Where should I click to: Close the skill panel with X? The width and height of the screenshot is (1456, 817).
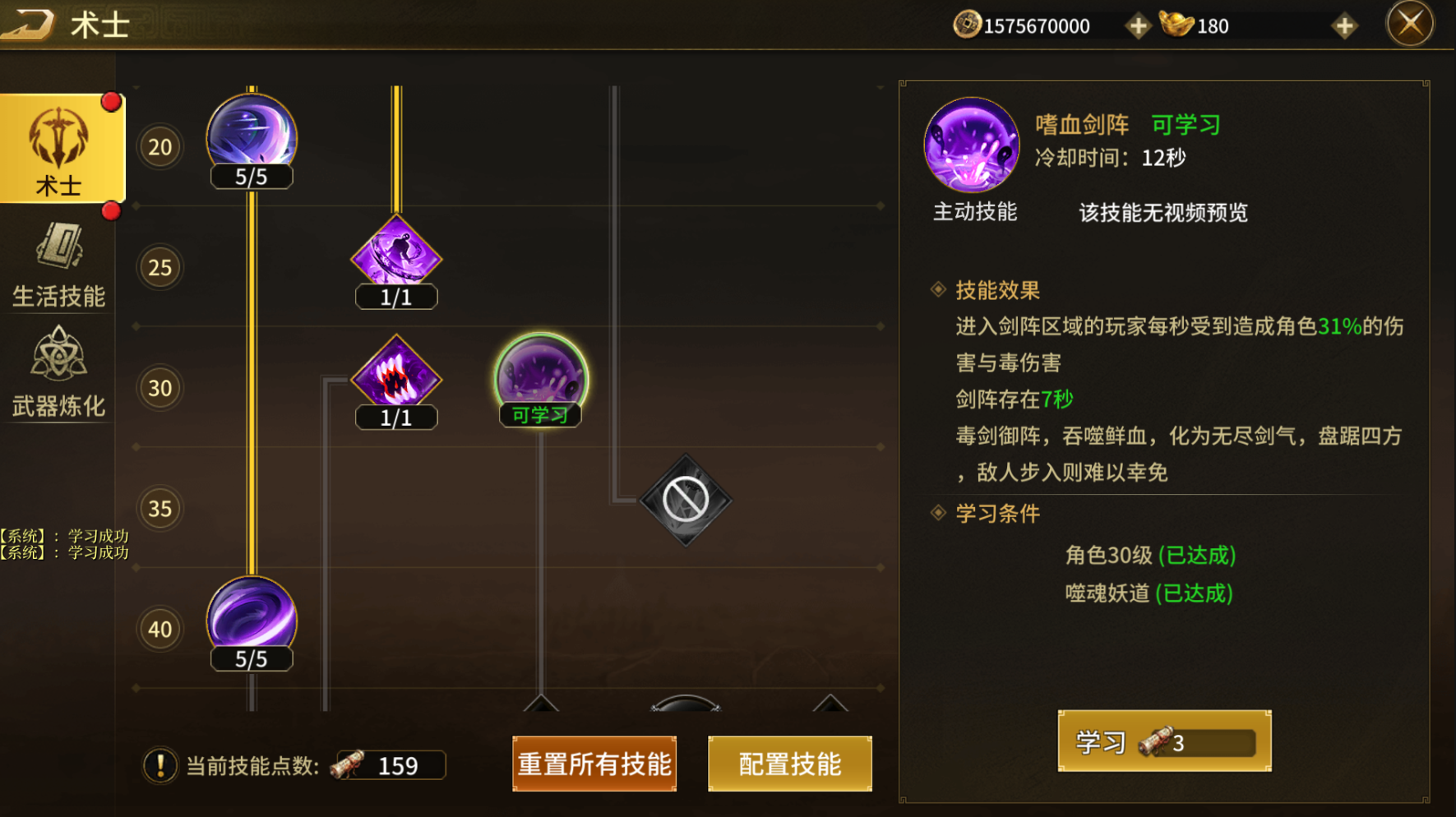[x=1409, y=24]
